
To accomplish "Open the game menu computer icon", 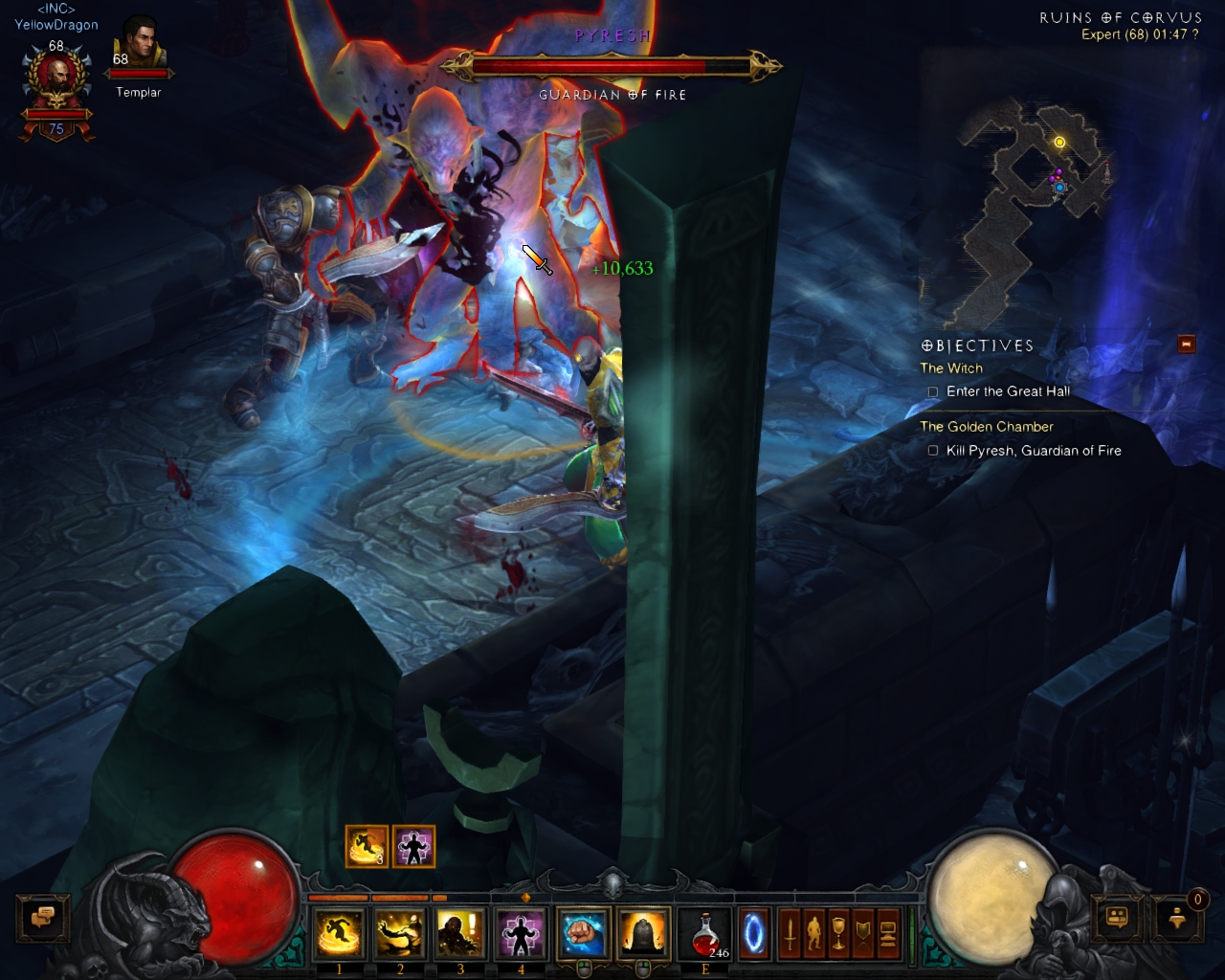I will coord(887,933).
